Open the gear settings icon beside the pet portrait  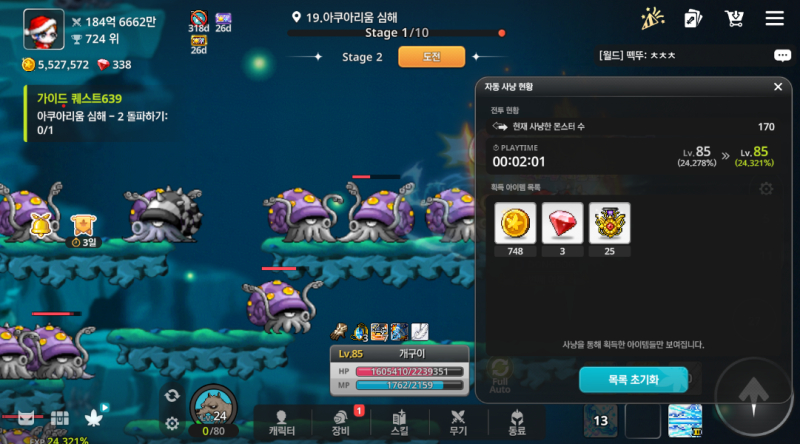pyautogui.click(x=172, y=423)
